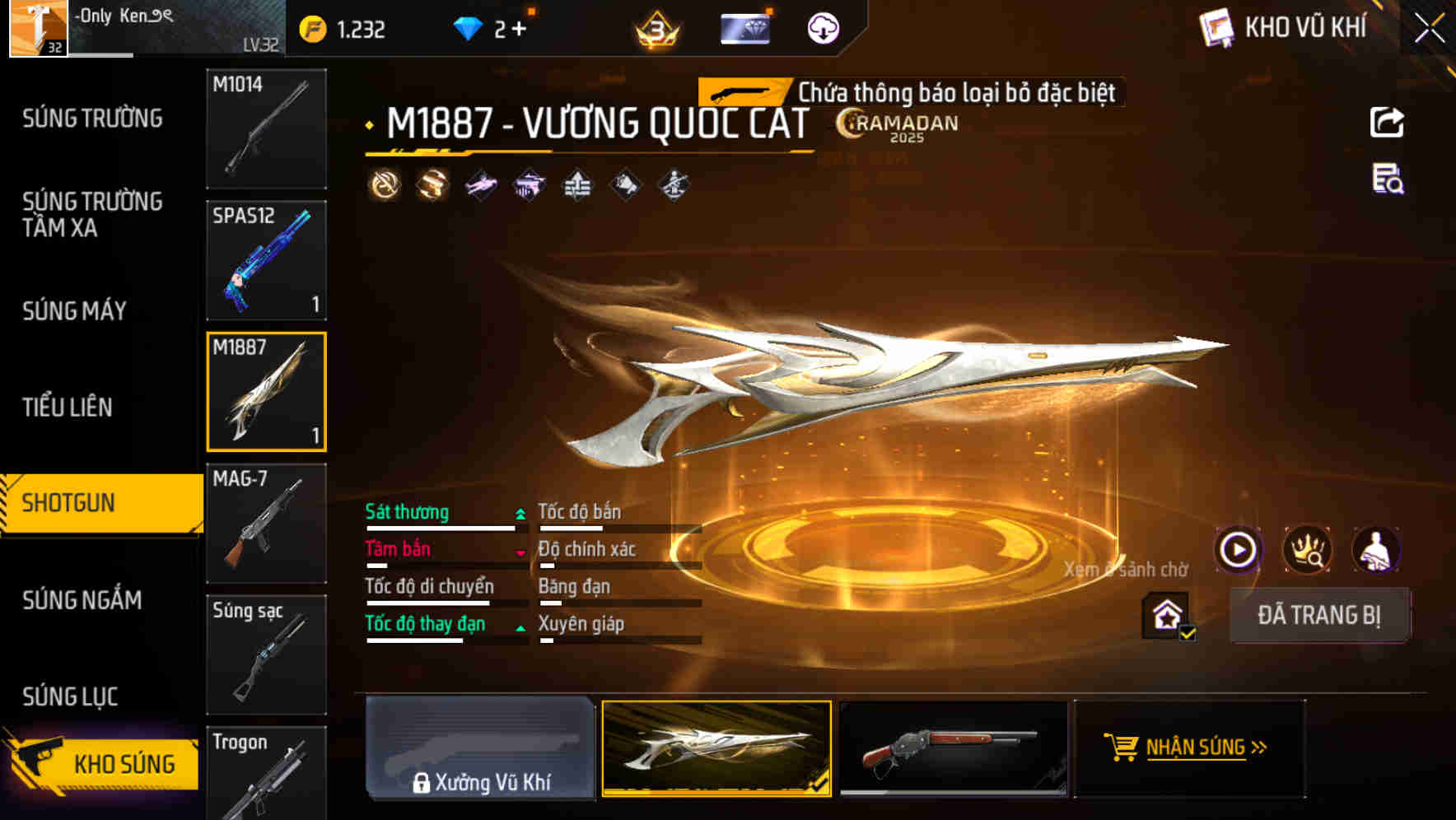Viewport: 1456px width, 820px height.
Task: Click the Tốc độ thay đạn arrow
Action: coord(520,627)
